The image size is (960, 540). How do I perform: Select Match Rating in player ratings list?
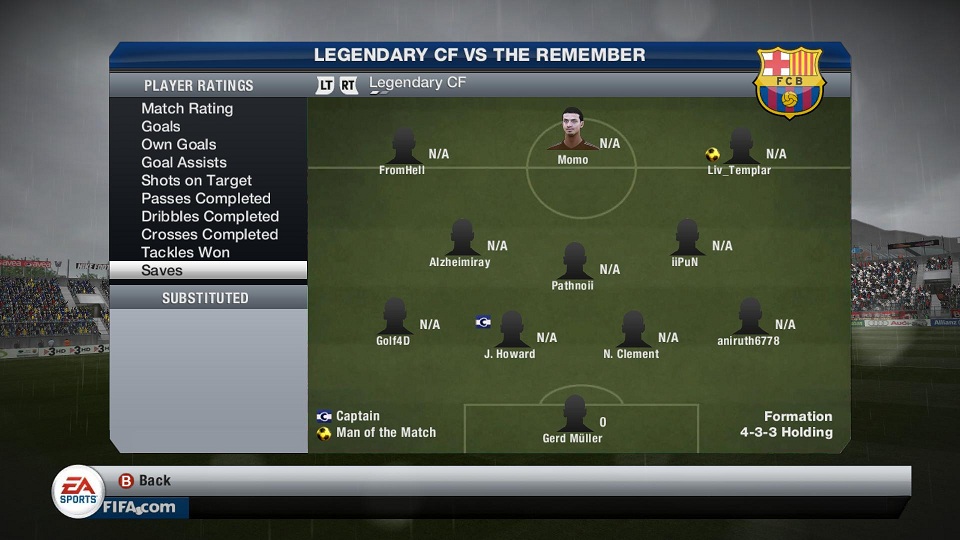[x=187, y=109]
